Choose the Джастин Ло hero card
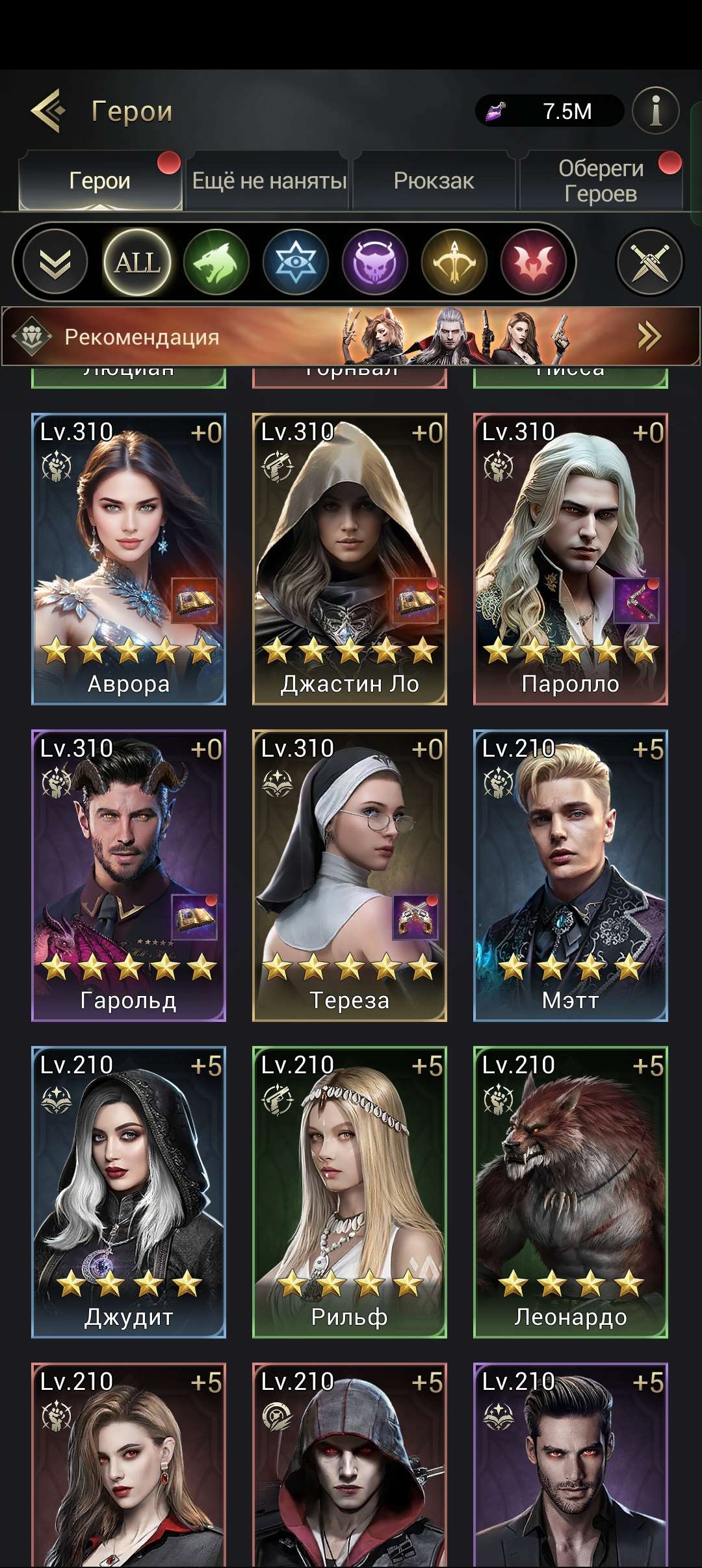Image resolution: width=702 pixels, height=1568 pixels. coord(350,559)
